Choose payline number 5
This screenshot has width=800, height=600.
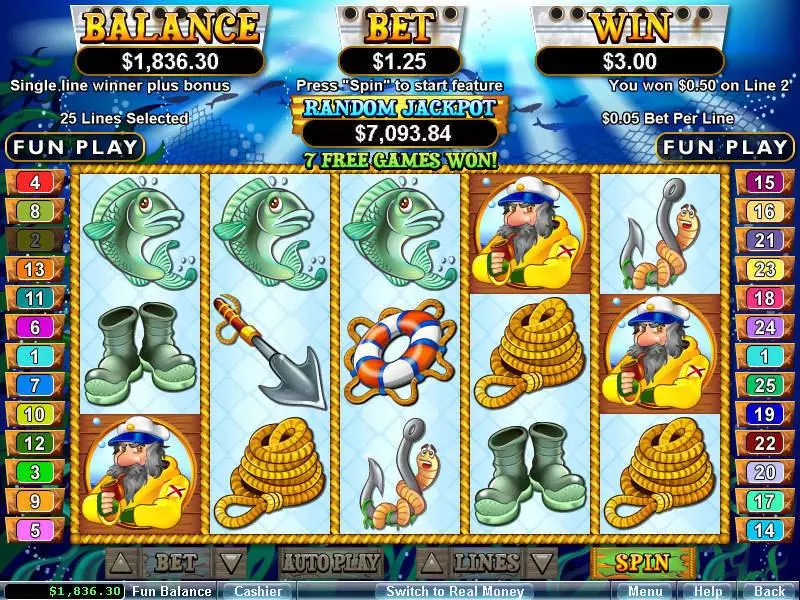coord(35,530)
